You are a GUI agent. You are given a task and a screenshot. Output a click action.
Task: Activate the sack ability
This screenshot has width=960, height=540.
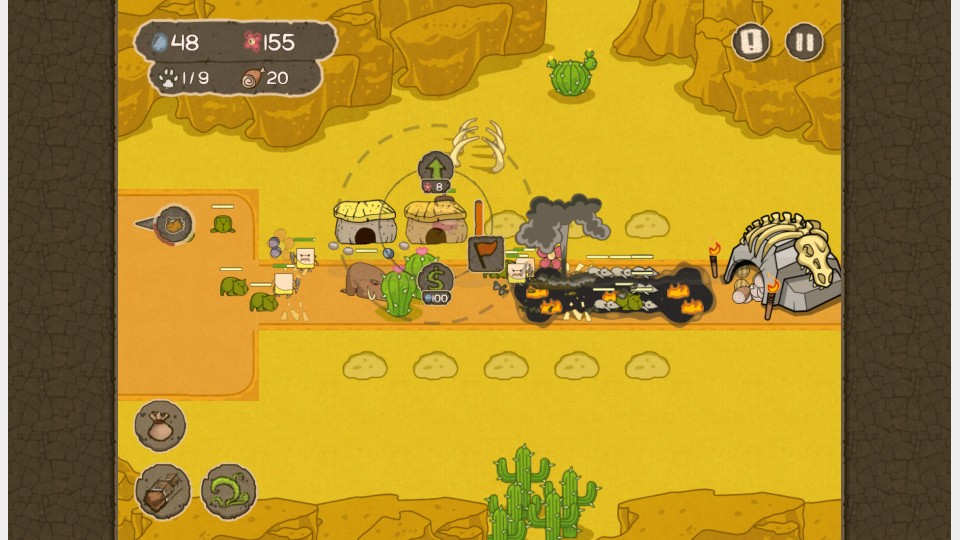(x=160, y=426)
